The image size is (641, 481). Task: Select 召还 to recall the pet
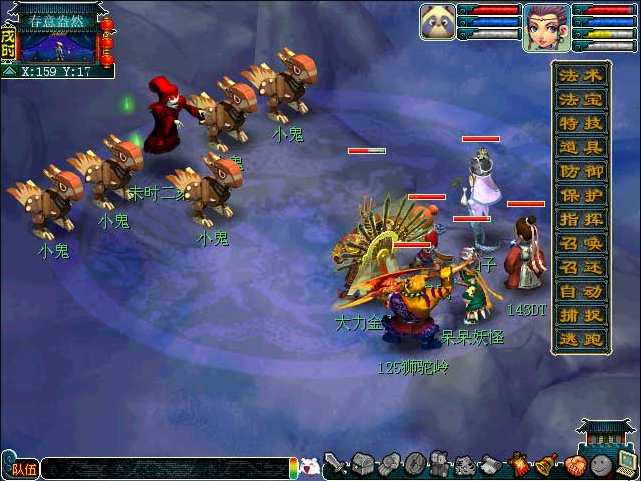pyautogui.click(x=581, y=268)
